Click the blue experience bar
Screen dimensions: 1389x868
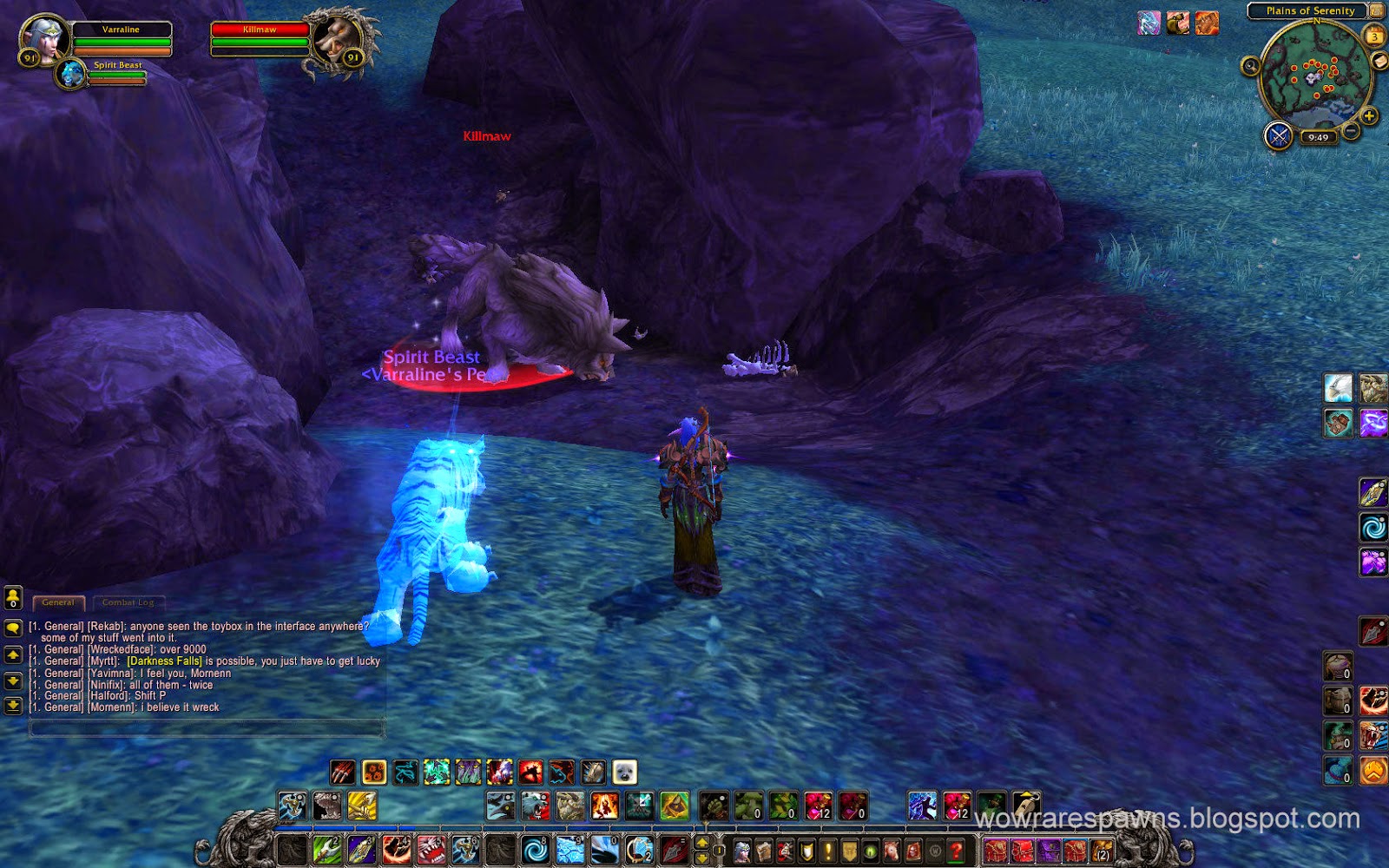tap(608, 829)
